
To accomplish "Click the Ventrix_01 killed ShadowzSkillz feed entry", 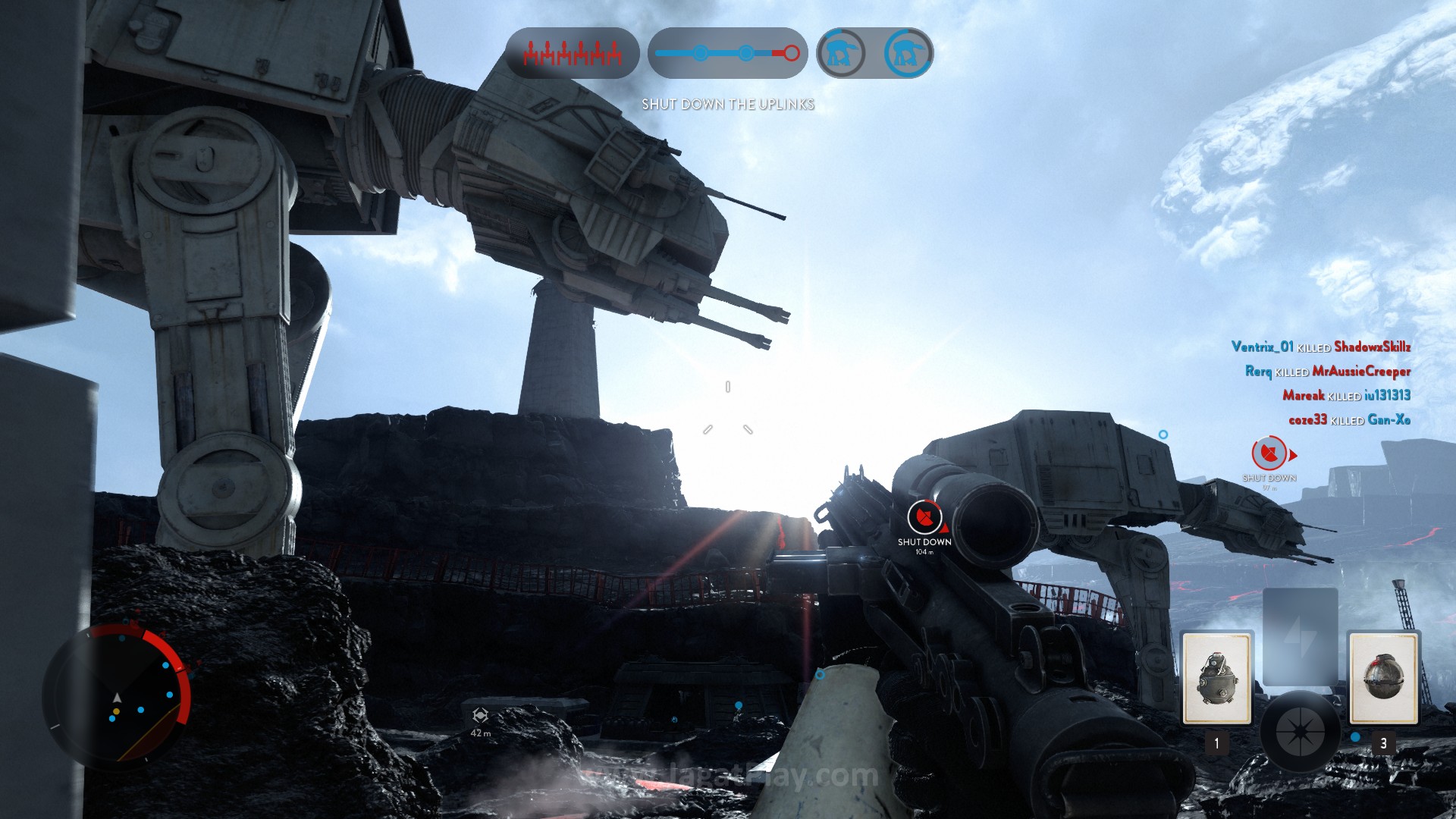I will [1320, 347].
